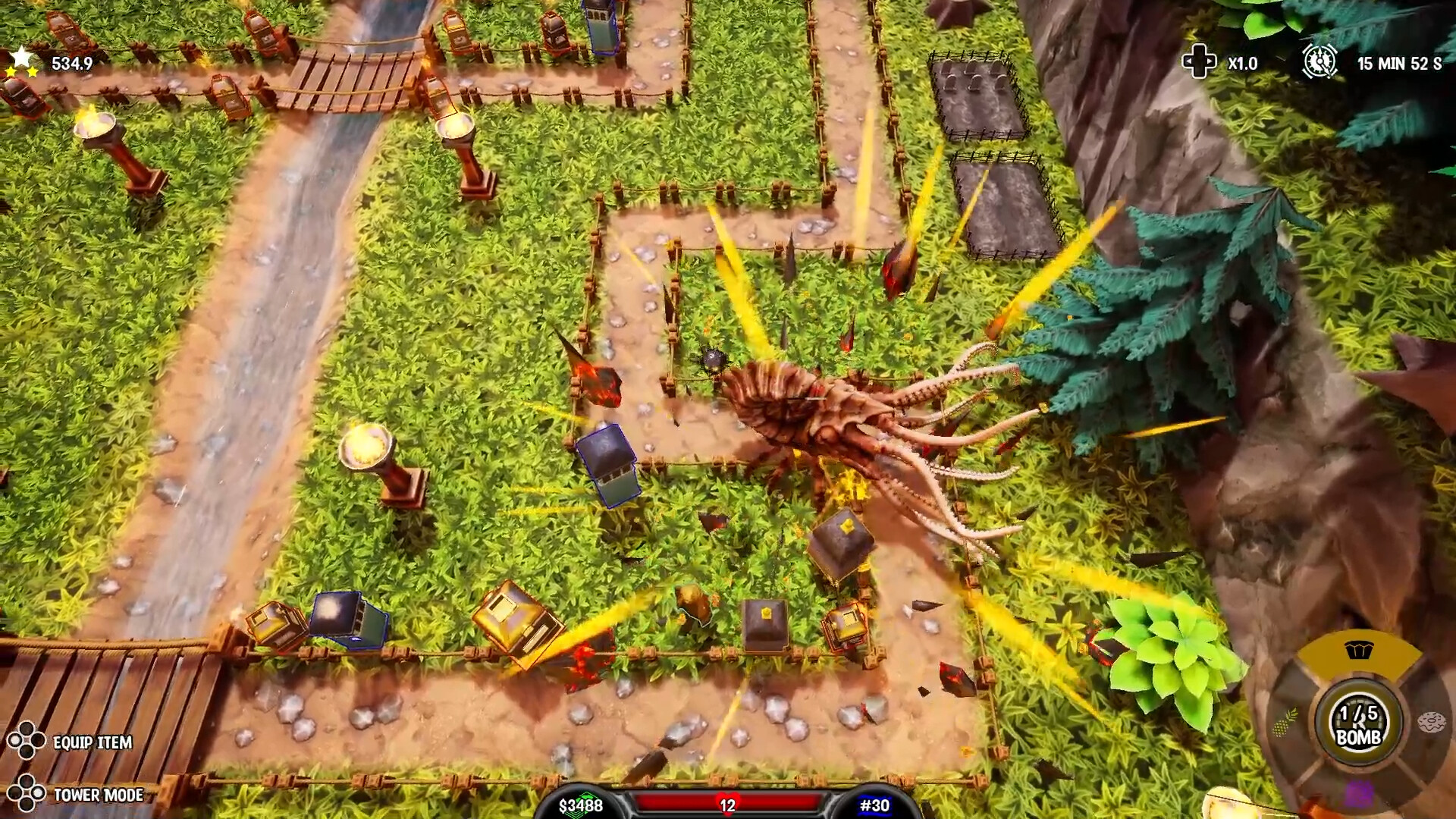Select the donut item on the radial wheel
This screenshot has width=1456, height=819.
click(x=1432, y=720)
